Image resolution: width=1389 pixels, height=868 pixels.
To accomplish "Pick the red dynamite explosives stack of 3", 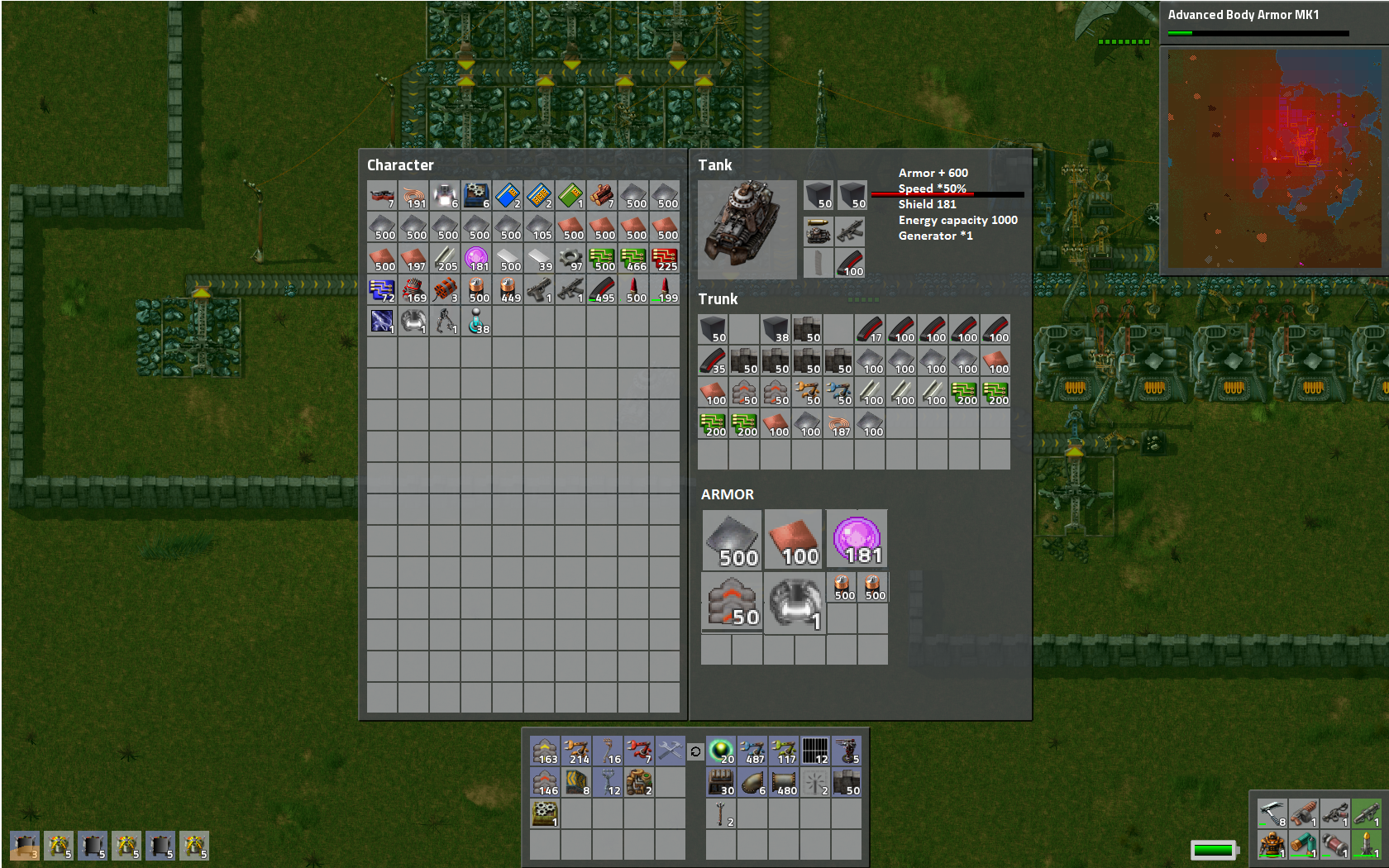I will click(445, 290).
